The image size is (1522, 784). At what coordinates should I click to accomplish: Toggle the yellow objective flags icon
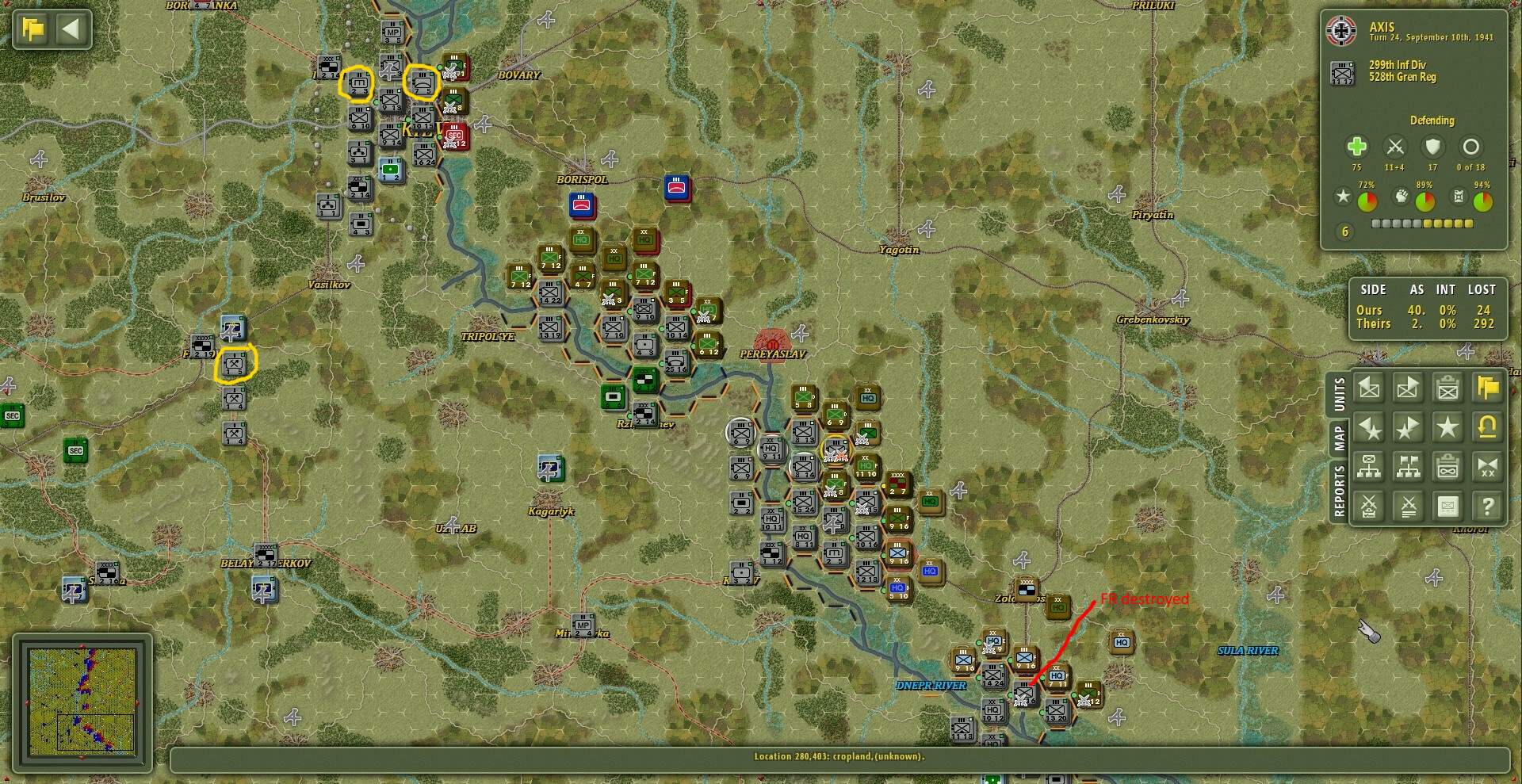1488,388
